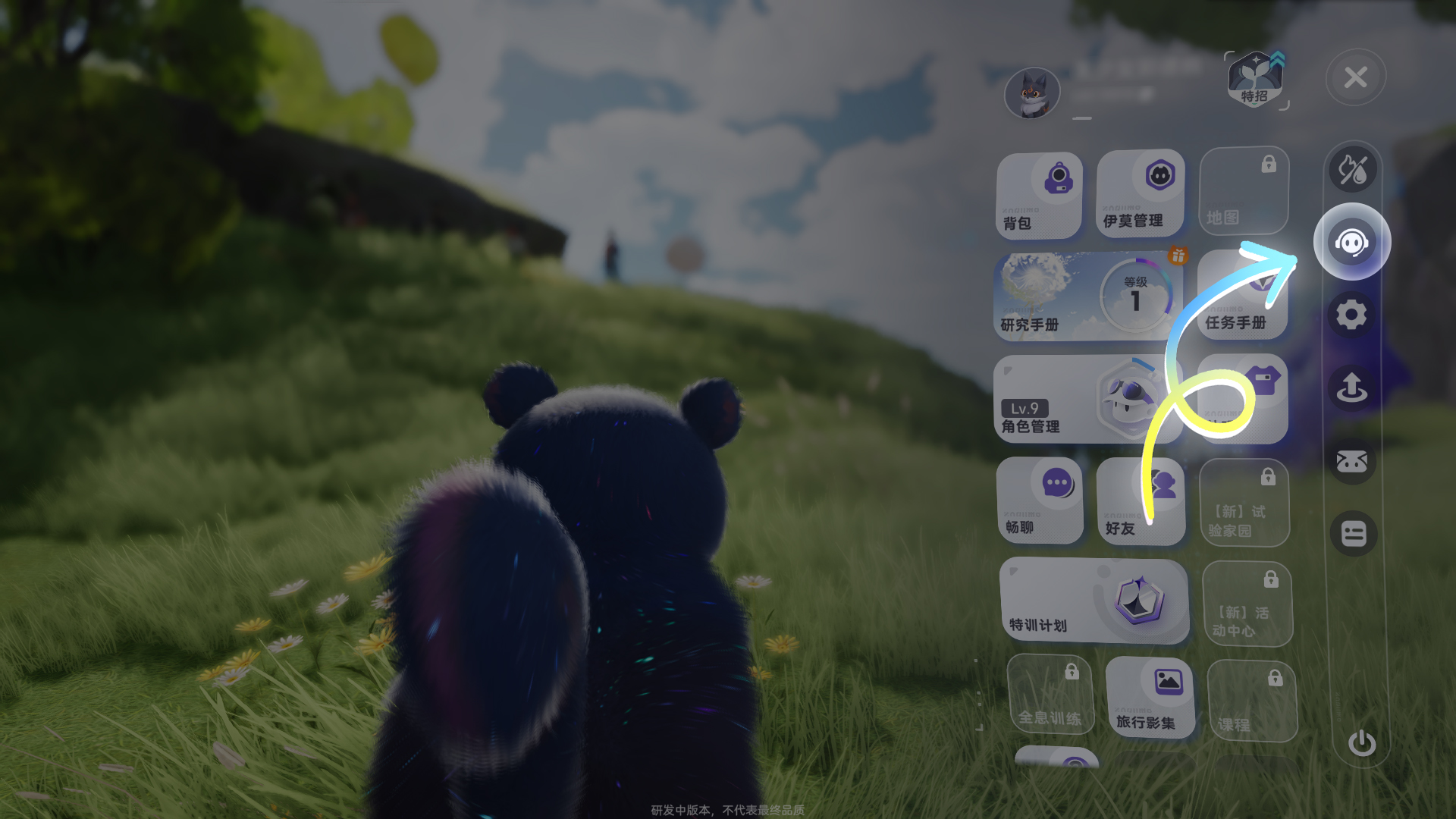Open the list icon in sidebar
Screen dimensions: 1456x819
(1353, 533)
